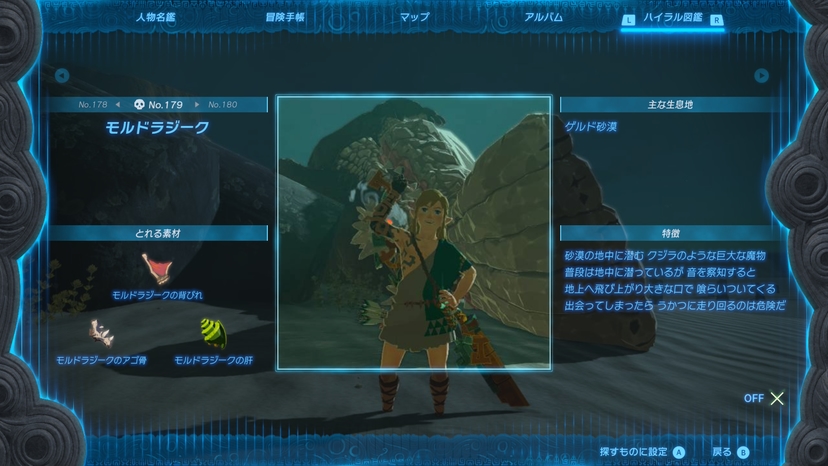828x466 pixels.
Task: Click the left page arrow button
Action: [x=62, y=75]
